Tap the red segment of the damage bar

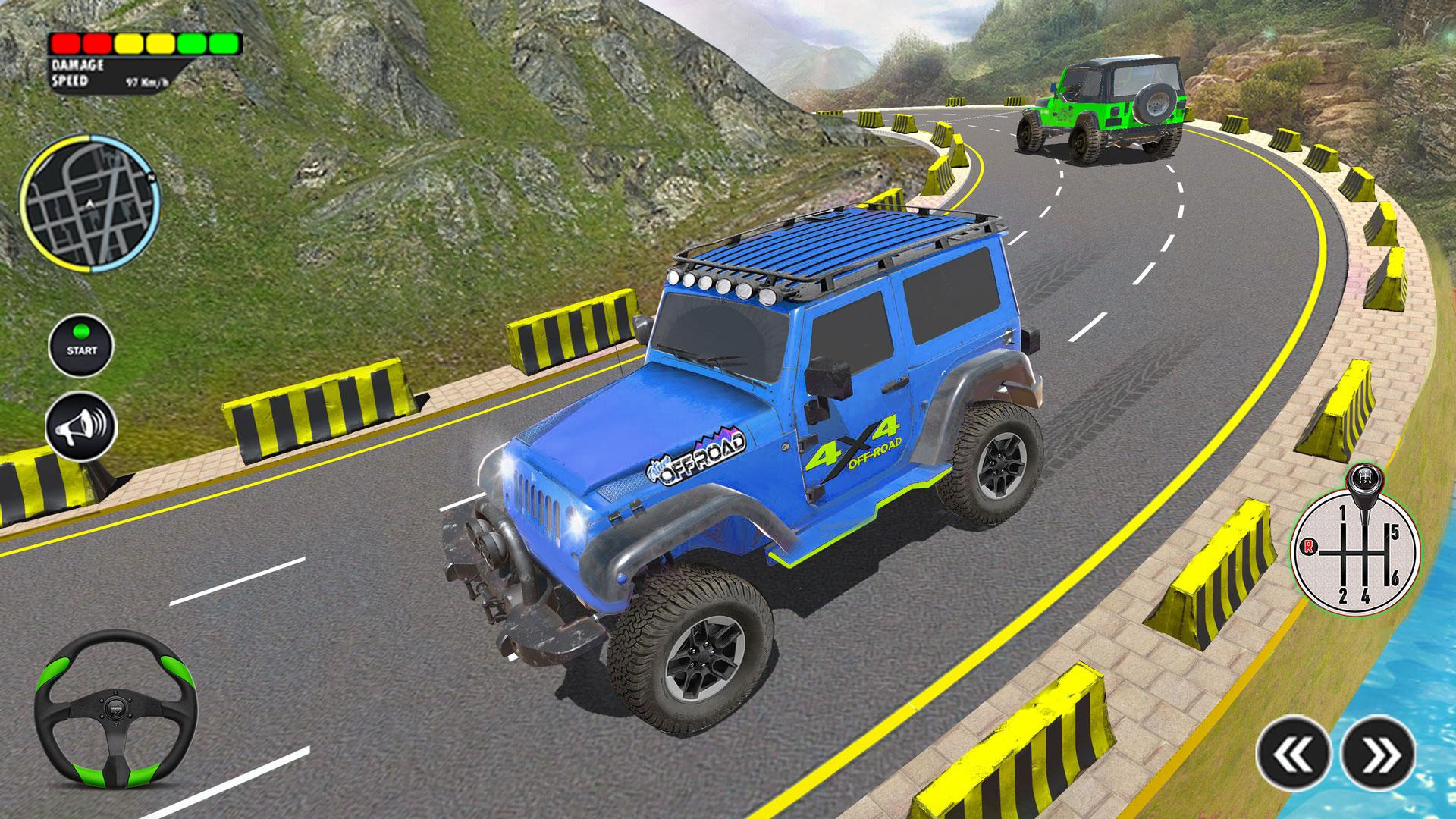tap(67, 43)
